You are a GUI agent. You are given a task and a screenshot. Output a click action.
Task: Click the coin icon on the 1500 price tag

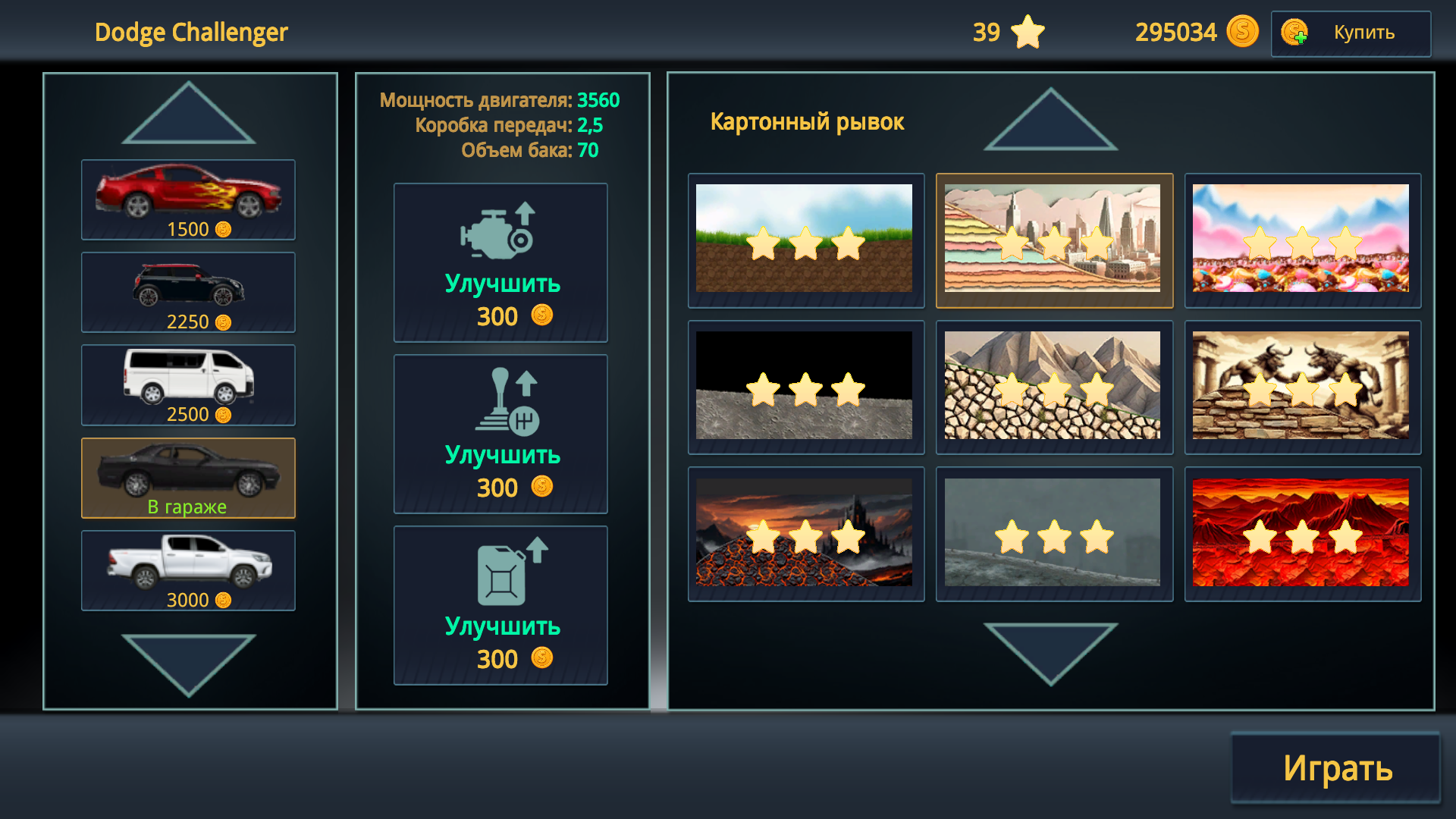point(222,229)
